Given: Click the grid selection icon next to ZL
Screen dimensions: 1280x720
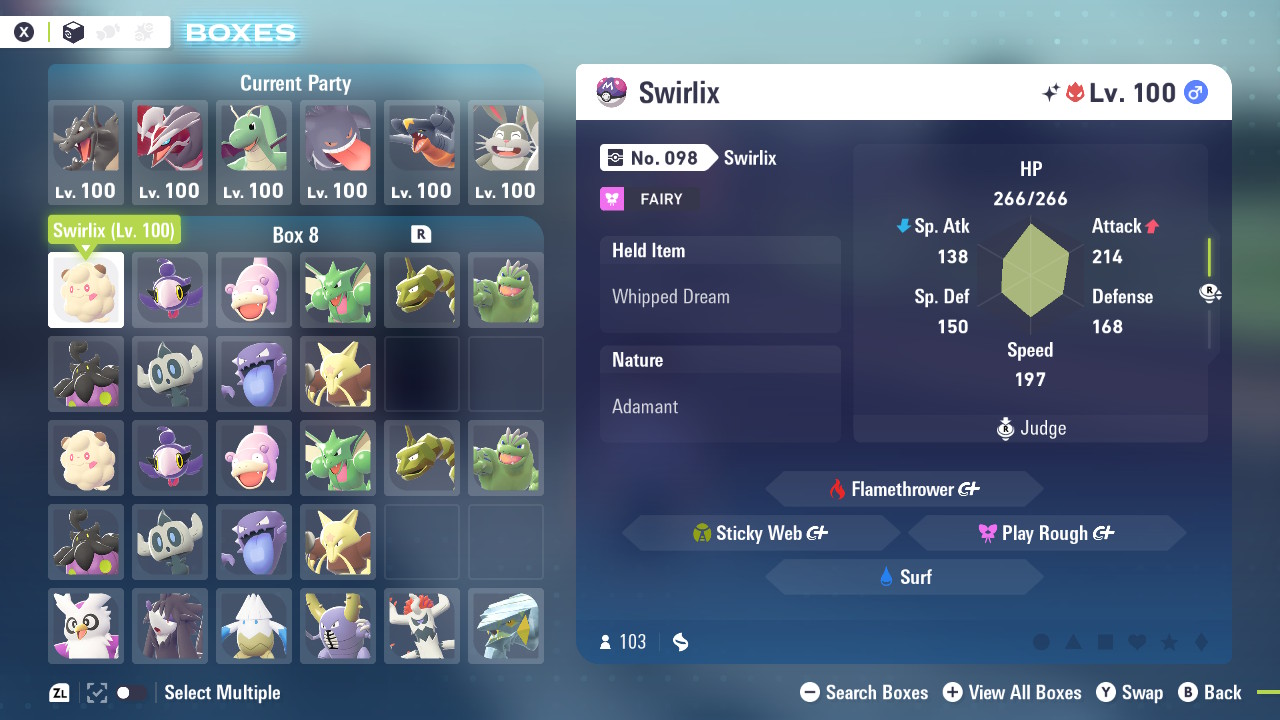Looking at the screenshot, I should click(95, 692).
